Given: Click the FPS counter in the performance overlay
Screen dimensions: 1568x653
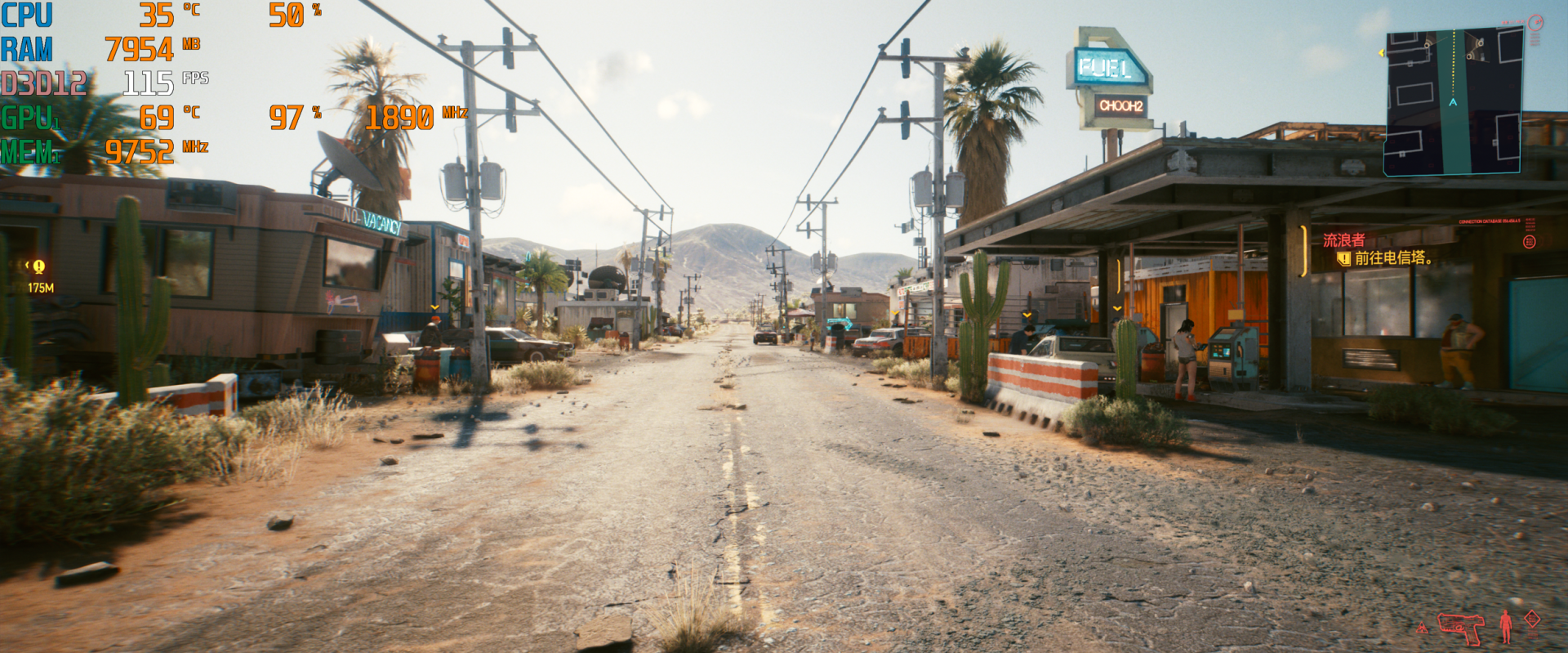Looking at the screenshot, I should [x=148, y=83].
